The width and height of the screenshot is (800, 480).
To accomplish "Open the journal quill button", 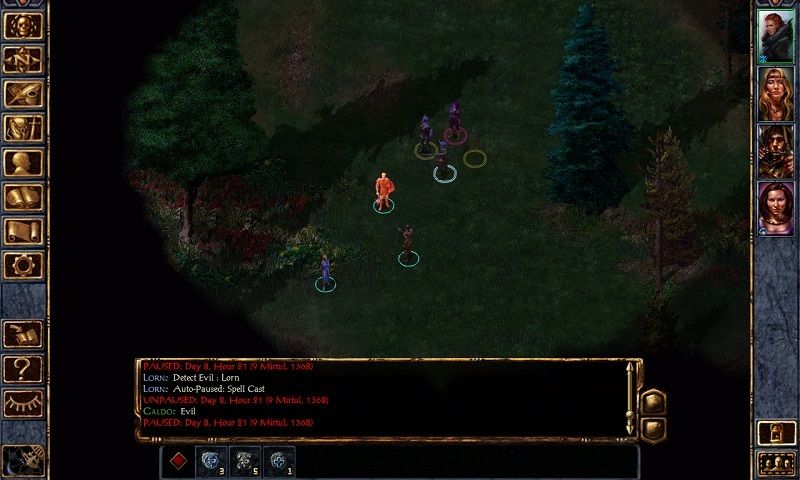I will point(23,94).
